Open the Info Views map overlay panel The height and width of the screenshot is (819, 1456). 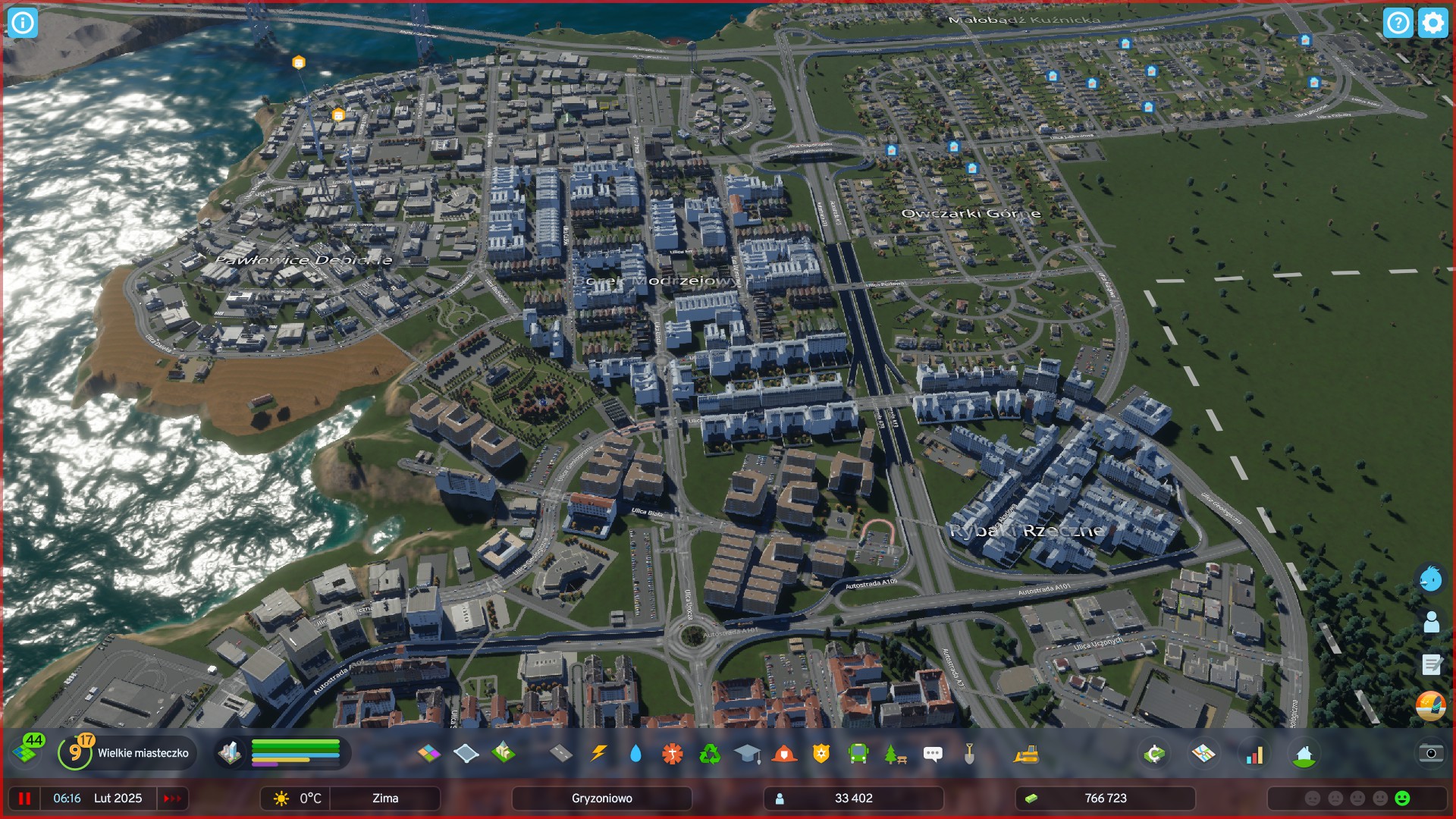tap(1203, 753)
